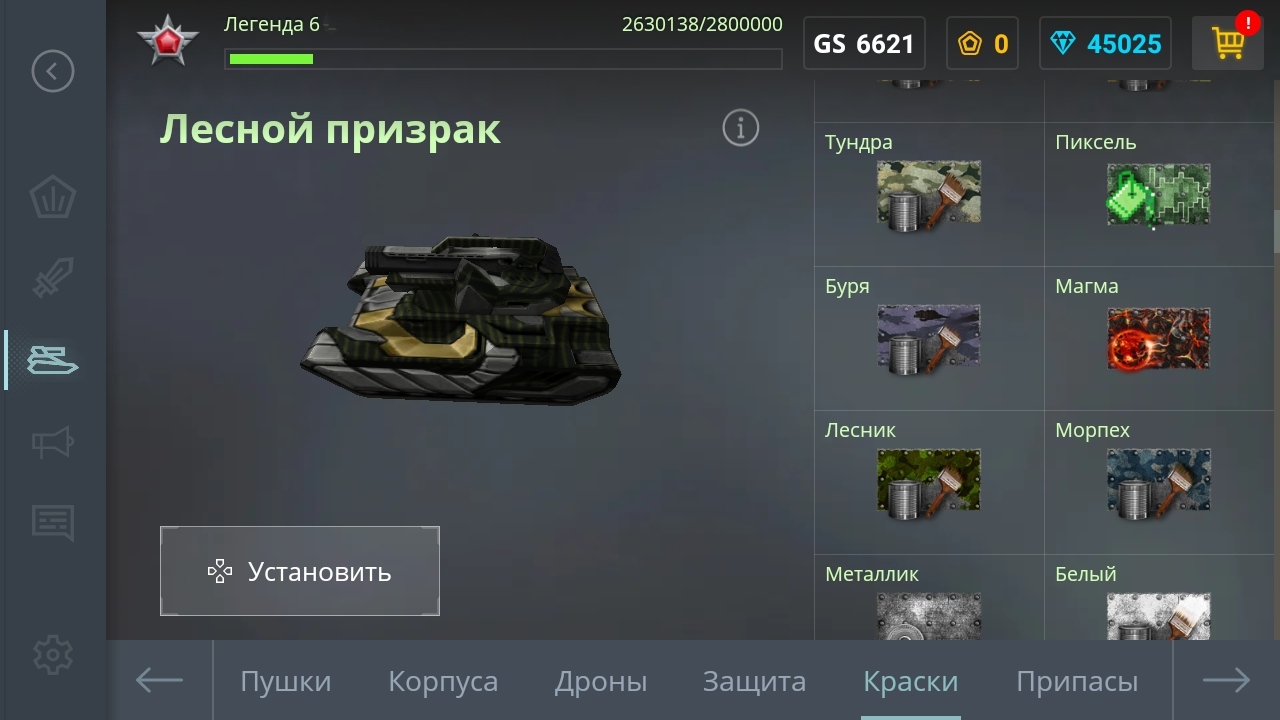This screenshot has width=1280, height=720.
Task: Pick the Магма paint
Action: [1159, 338]
